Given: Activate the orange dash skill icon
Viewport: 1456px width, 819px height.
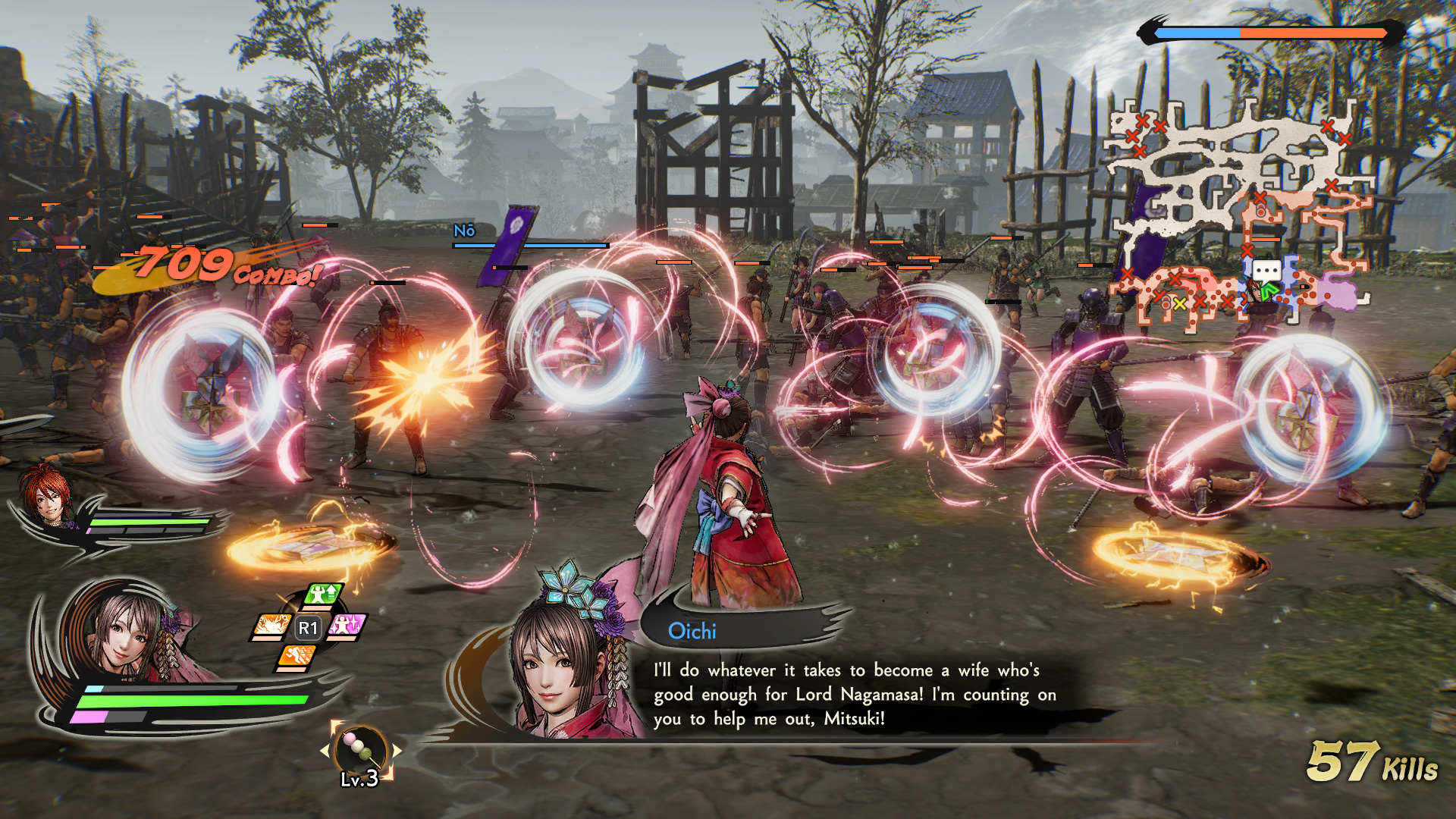Looking at the screenshot, I should click(x=297, y=657).
